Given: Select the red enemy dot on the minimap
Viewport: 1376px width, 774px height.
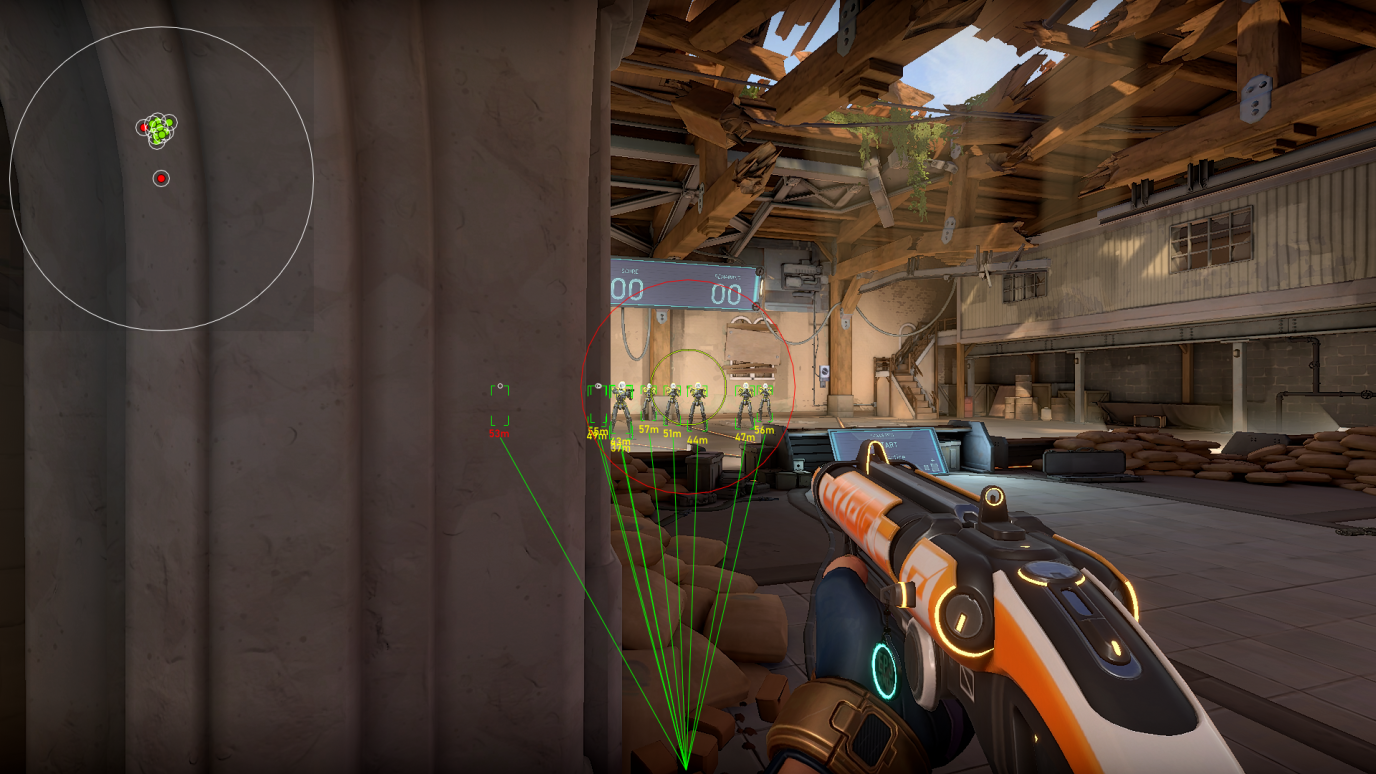Looking at the screenshot, I should coord(162,177).
